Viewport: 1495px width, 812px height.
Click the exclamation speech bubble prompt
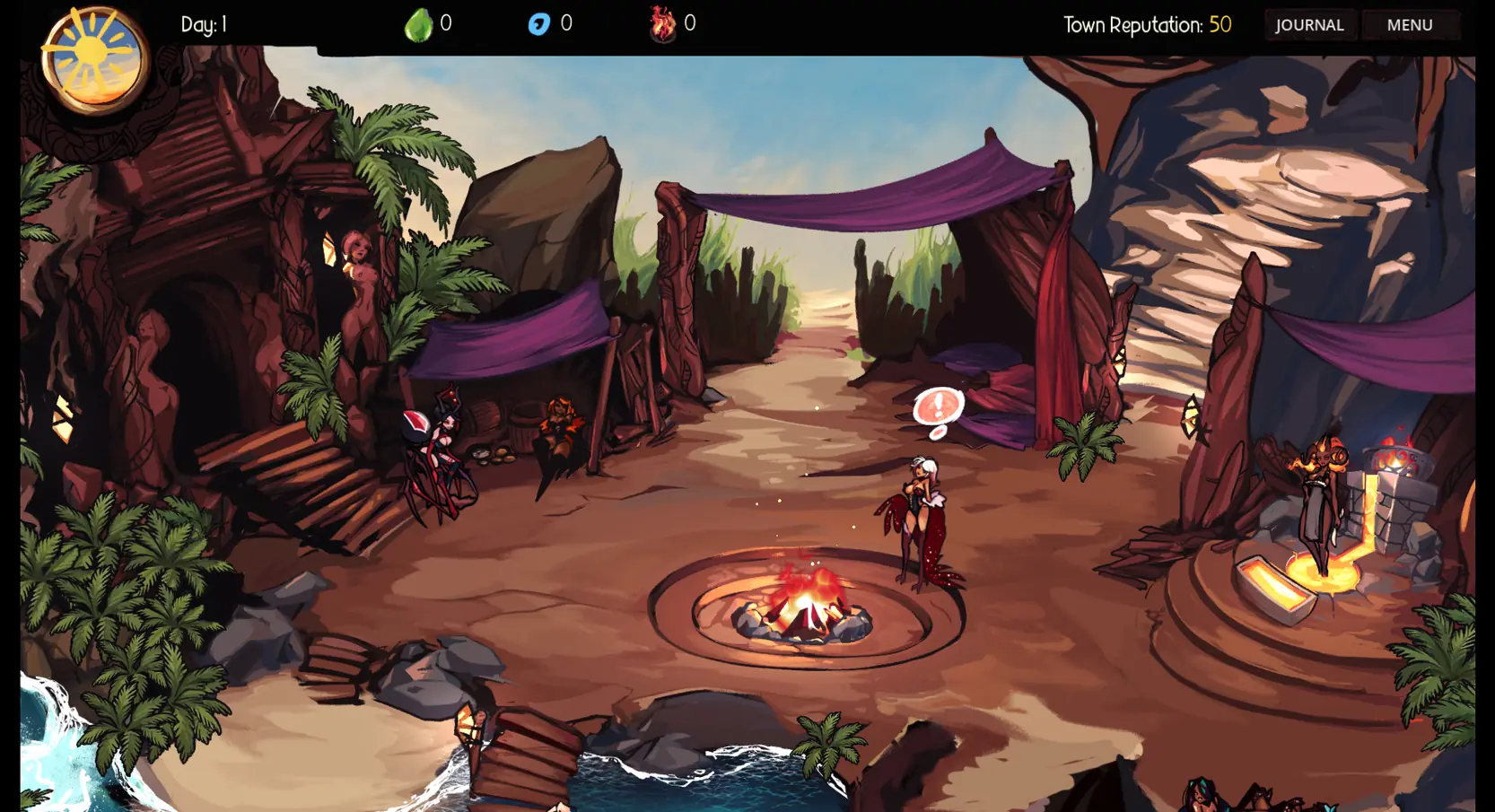coord(938,407)
